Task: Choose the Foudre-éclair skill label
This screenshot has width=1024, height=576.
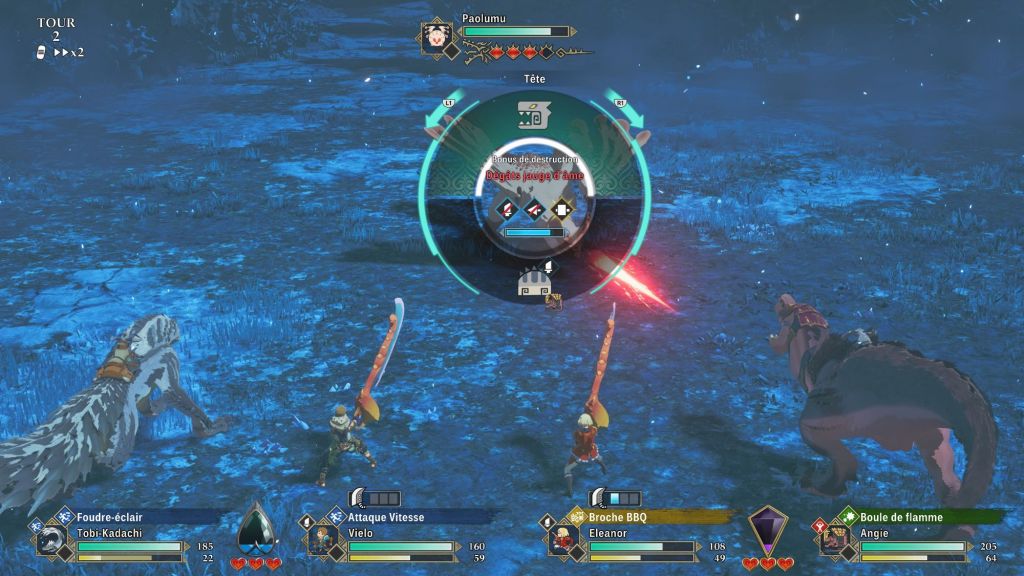Action: 110,517
